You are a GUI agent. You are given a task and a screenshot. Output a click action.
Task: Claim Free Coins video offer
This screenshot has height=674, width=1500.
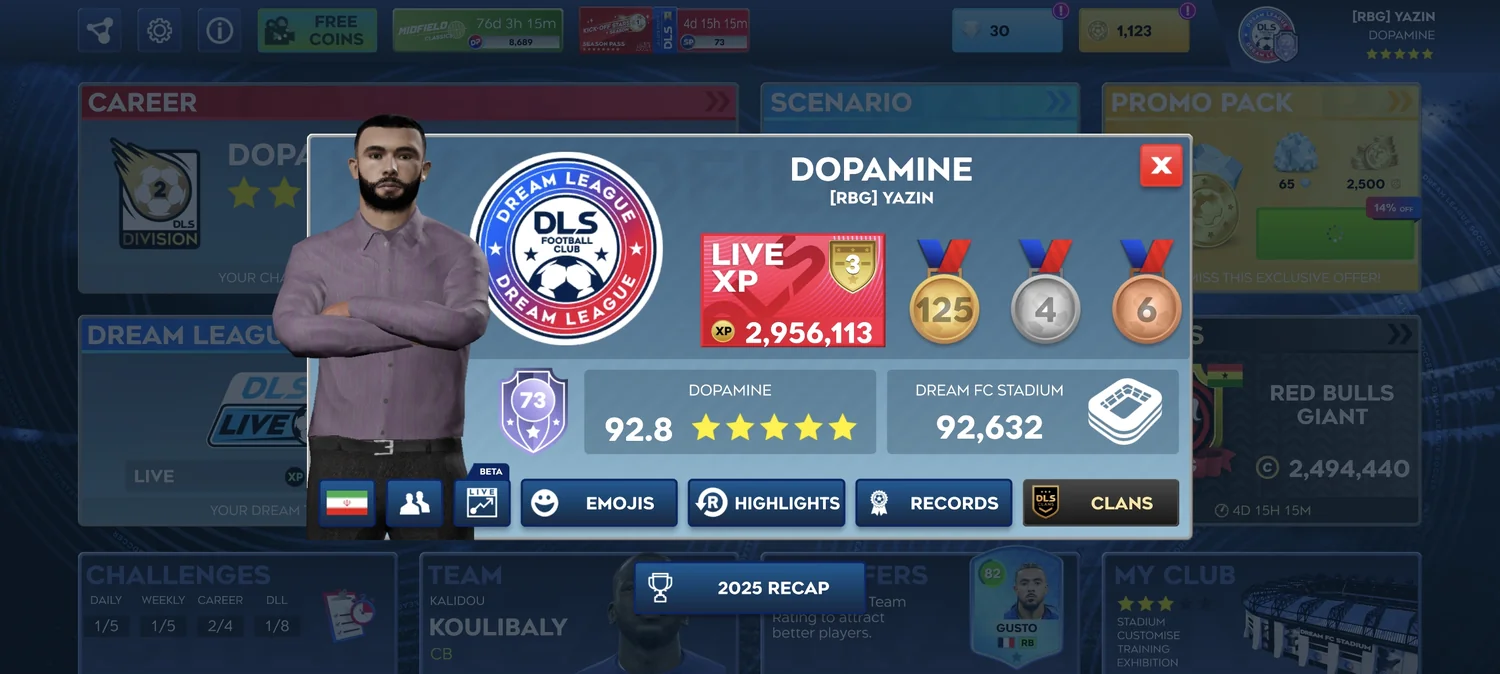coord(317,31)
